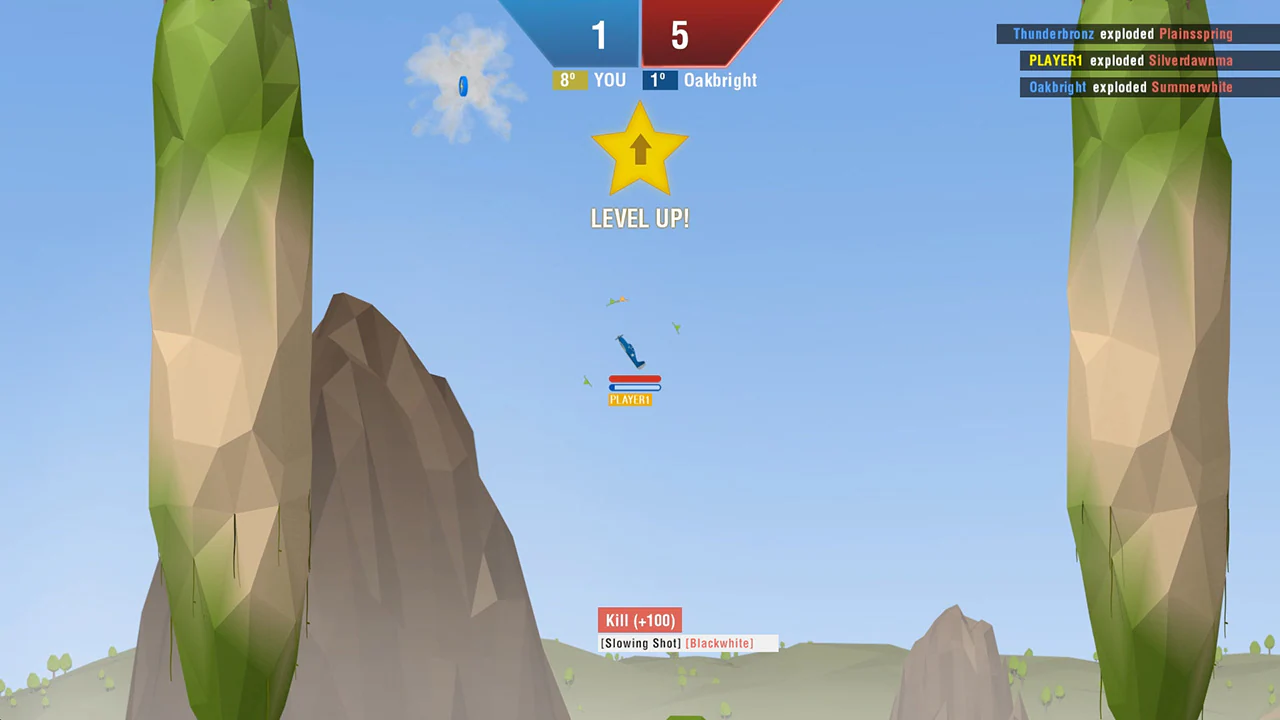Click the green debris fragment right of the plane
Viewport: 1280px width, 720px height.
(676, 328)
